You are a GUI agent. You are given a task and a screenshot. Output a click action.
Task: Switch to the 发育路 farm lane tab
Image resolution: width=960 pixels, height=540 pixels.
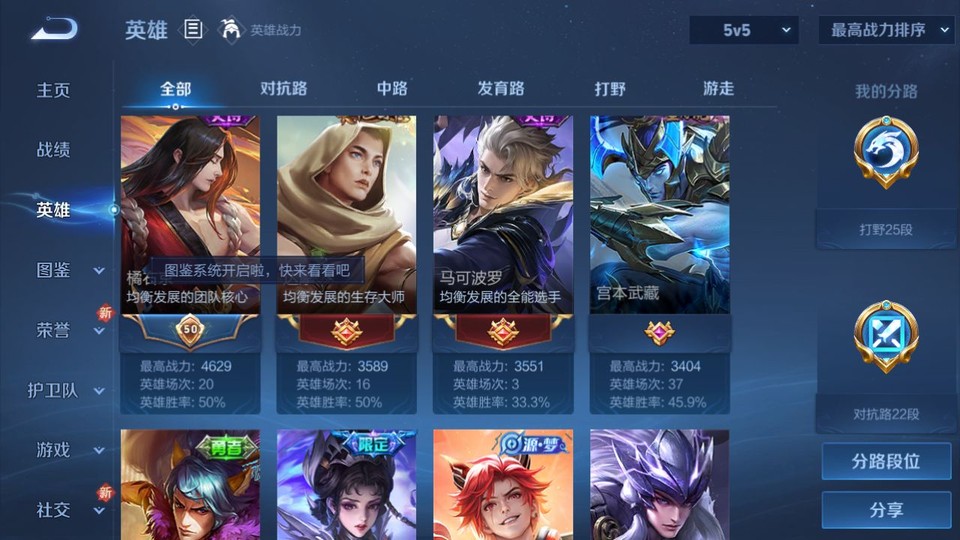pyautogui.click(x=501, y=88)
